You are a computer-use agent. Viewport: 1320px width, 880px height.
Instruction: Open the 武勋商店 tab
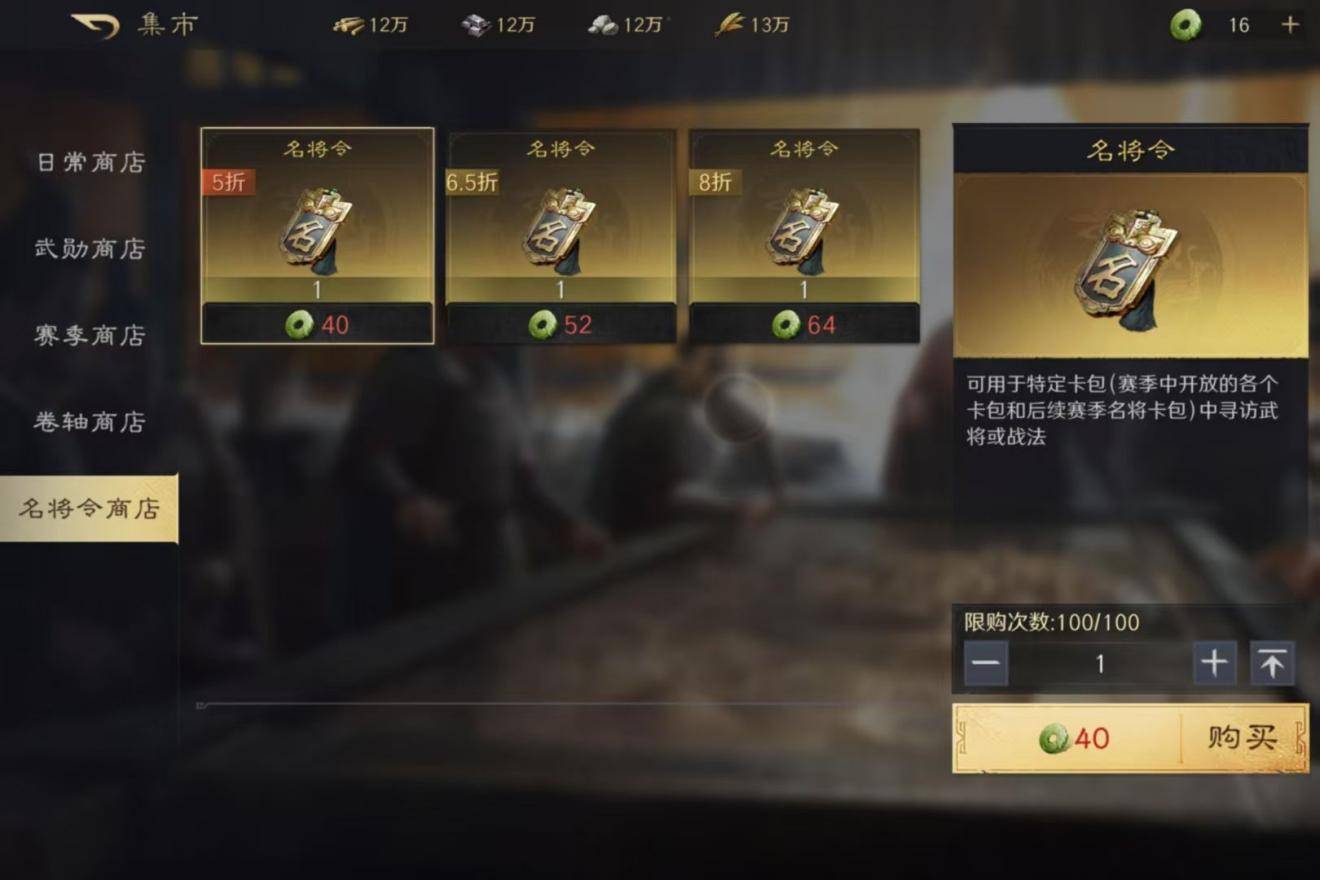90,249
